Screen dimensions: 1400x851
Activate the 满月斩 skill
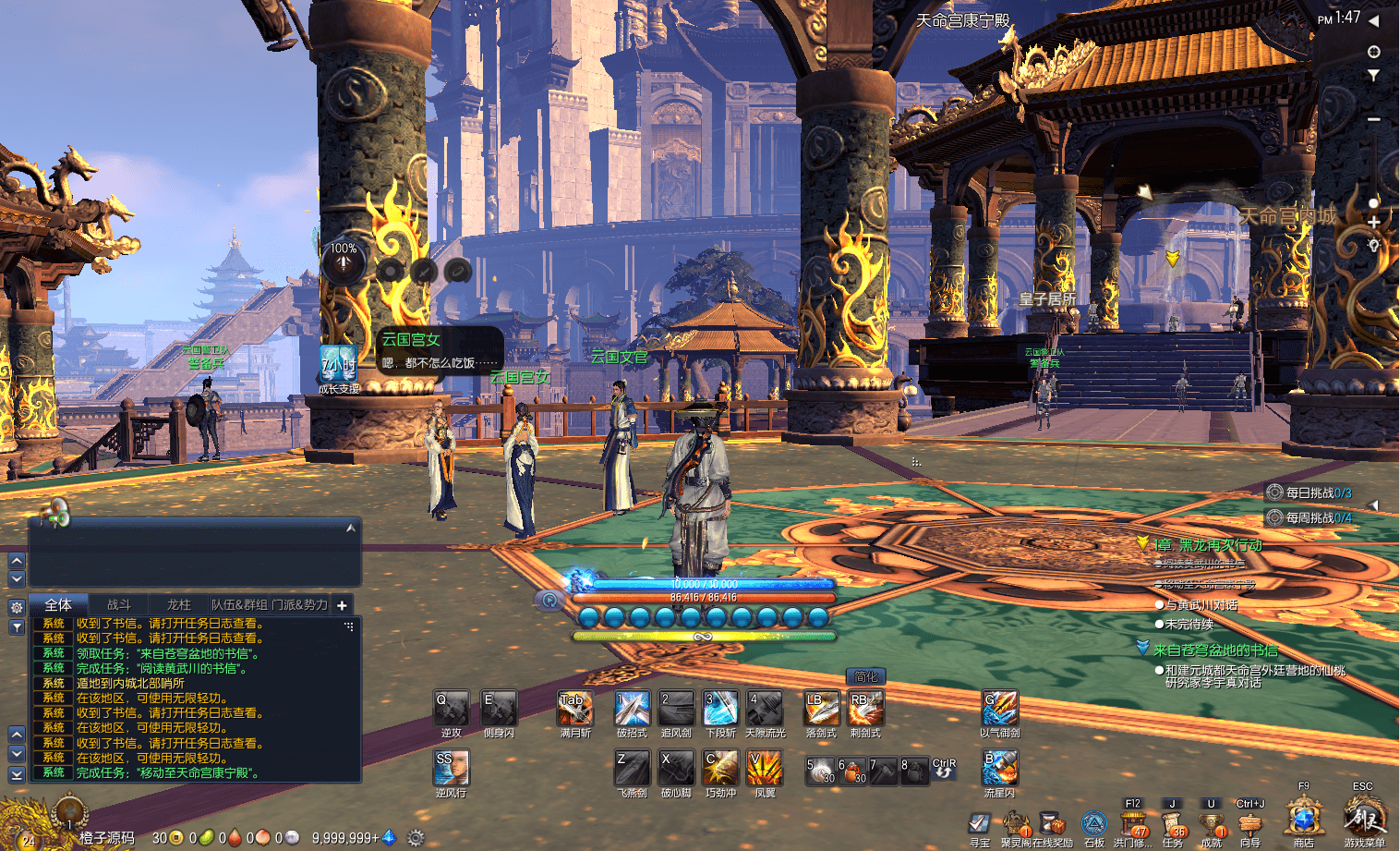(575, 709)
